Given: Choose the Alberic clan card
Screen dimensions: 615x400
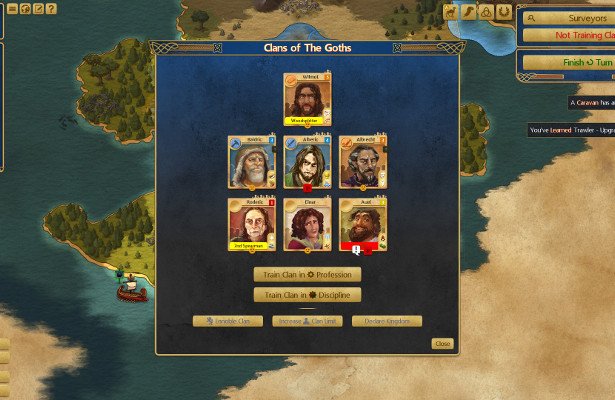Looking at the screenshot, I should pos(307,162).
